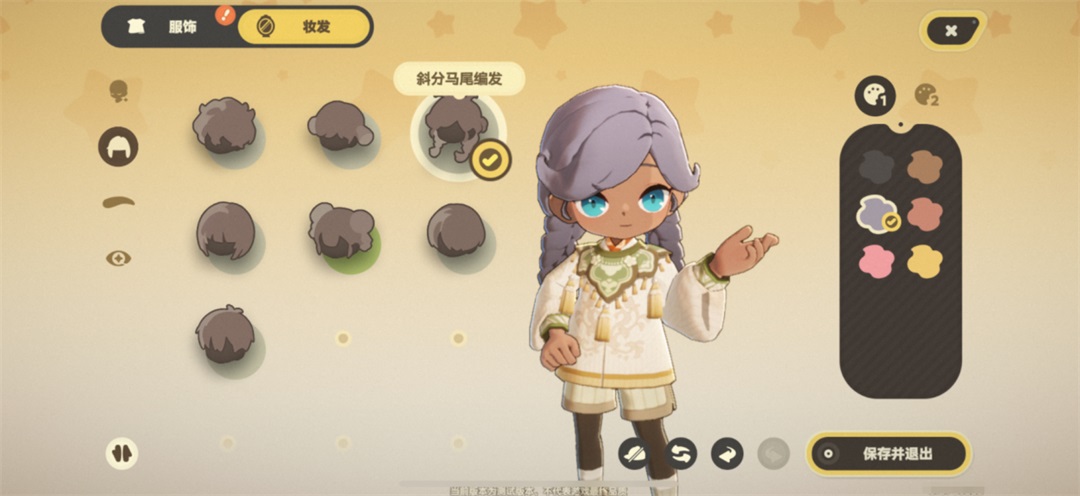Undo the last change with the arrow
Screen dimensions: 1080x496
(x=727, y=454)
